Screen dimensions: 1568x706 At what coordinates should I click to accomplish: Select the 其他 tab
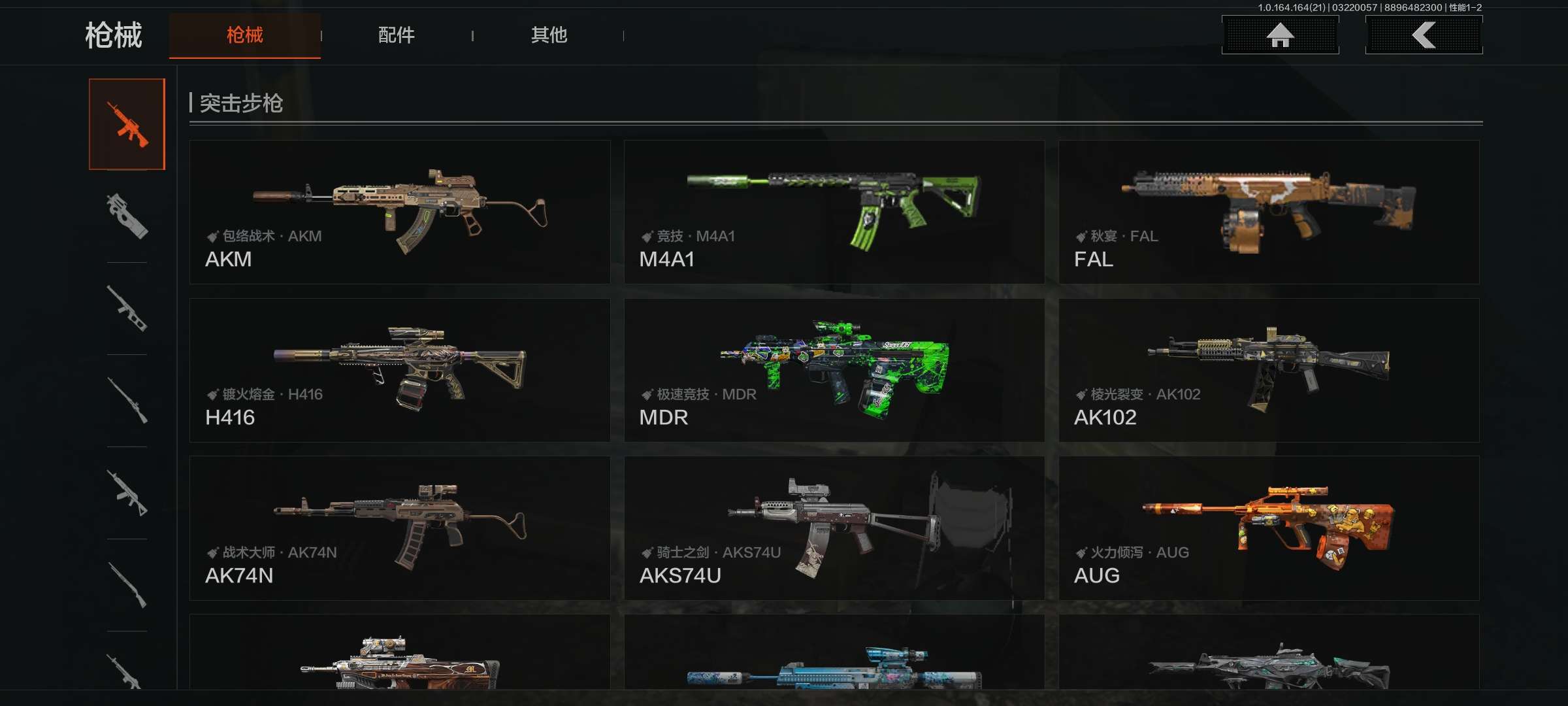coord(549,35)
